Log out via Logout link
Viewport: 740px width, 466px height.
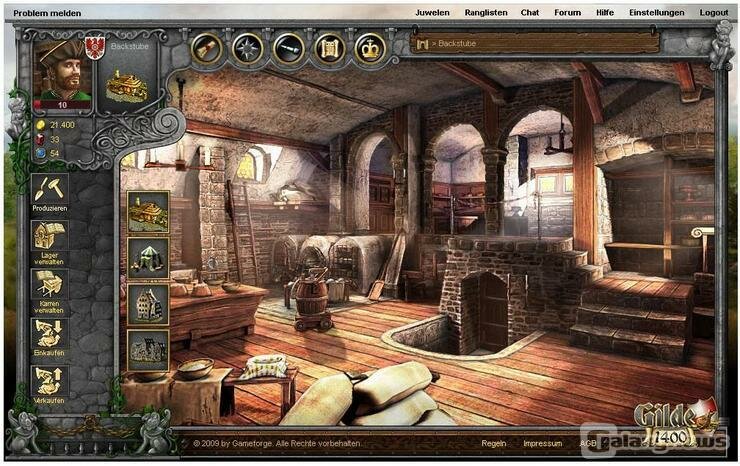[714, 12]
